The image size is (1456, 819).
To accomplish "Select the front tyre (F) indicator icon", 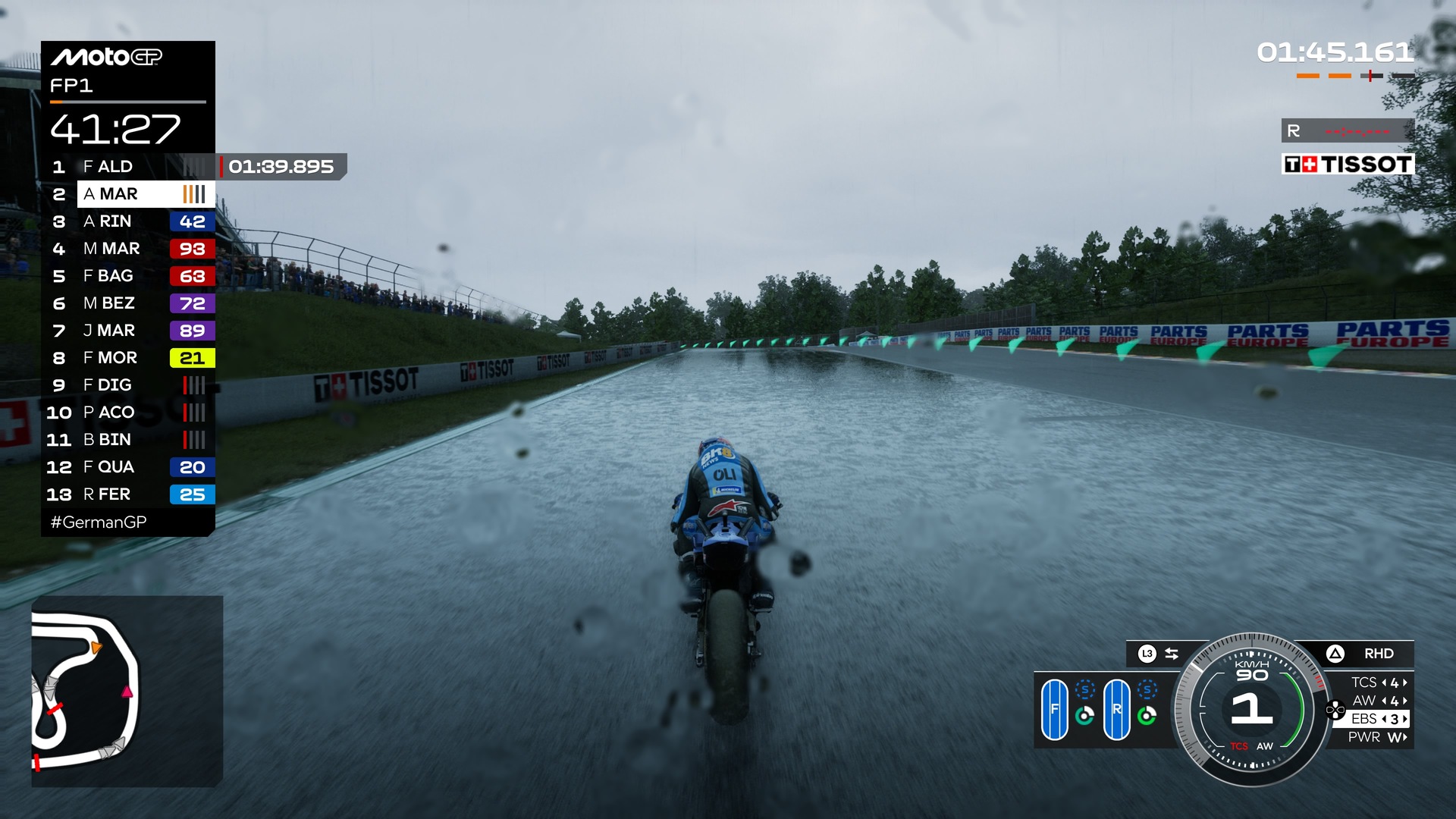I will (1055, 710).
